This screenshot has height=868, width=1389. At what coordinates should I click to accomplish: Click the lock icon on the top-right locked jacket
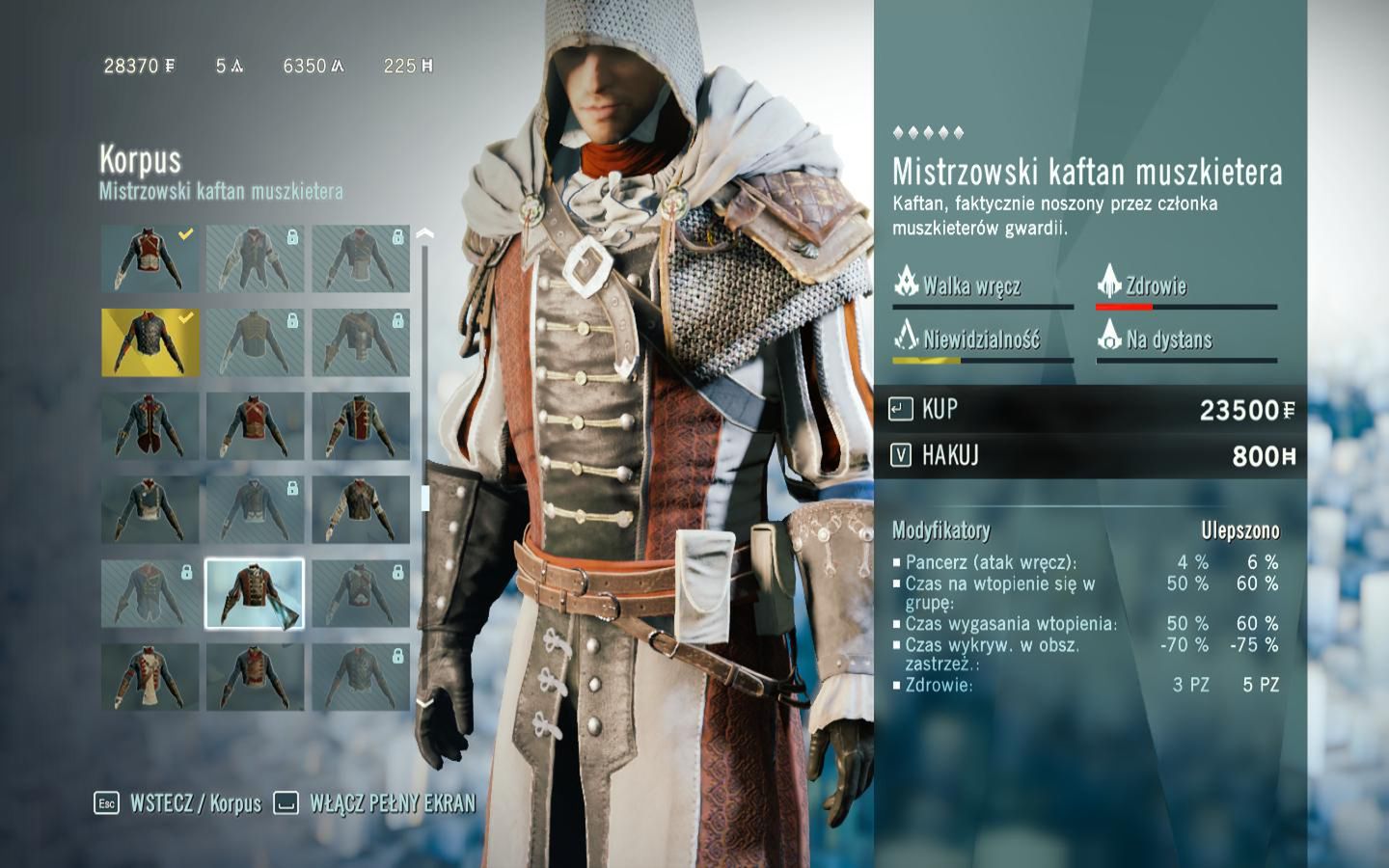pyautogui.click(x=396, y=236)
